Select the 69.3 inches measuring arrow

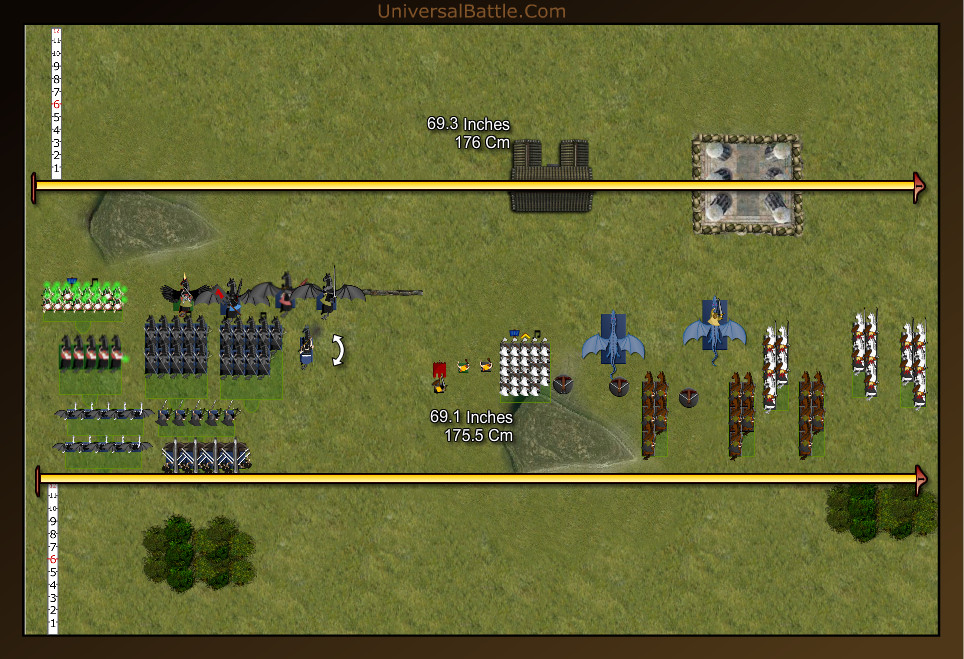click(x=480, y=186)
